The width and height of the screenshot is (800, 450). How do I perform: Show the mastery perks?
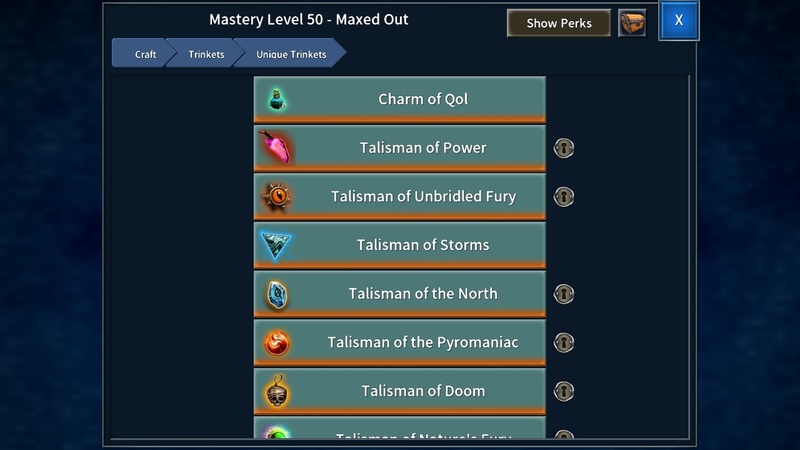(x=559, y=23)
